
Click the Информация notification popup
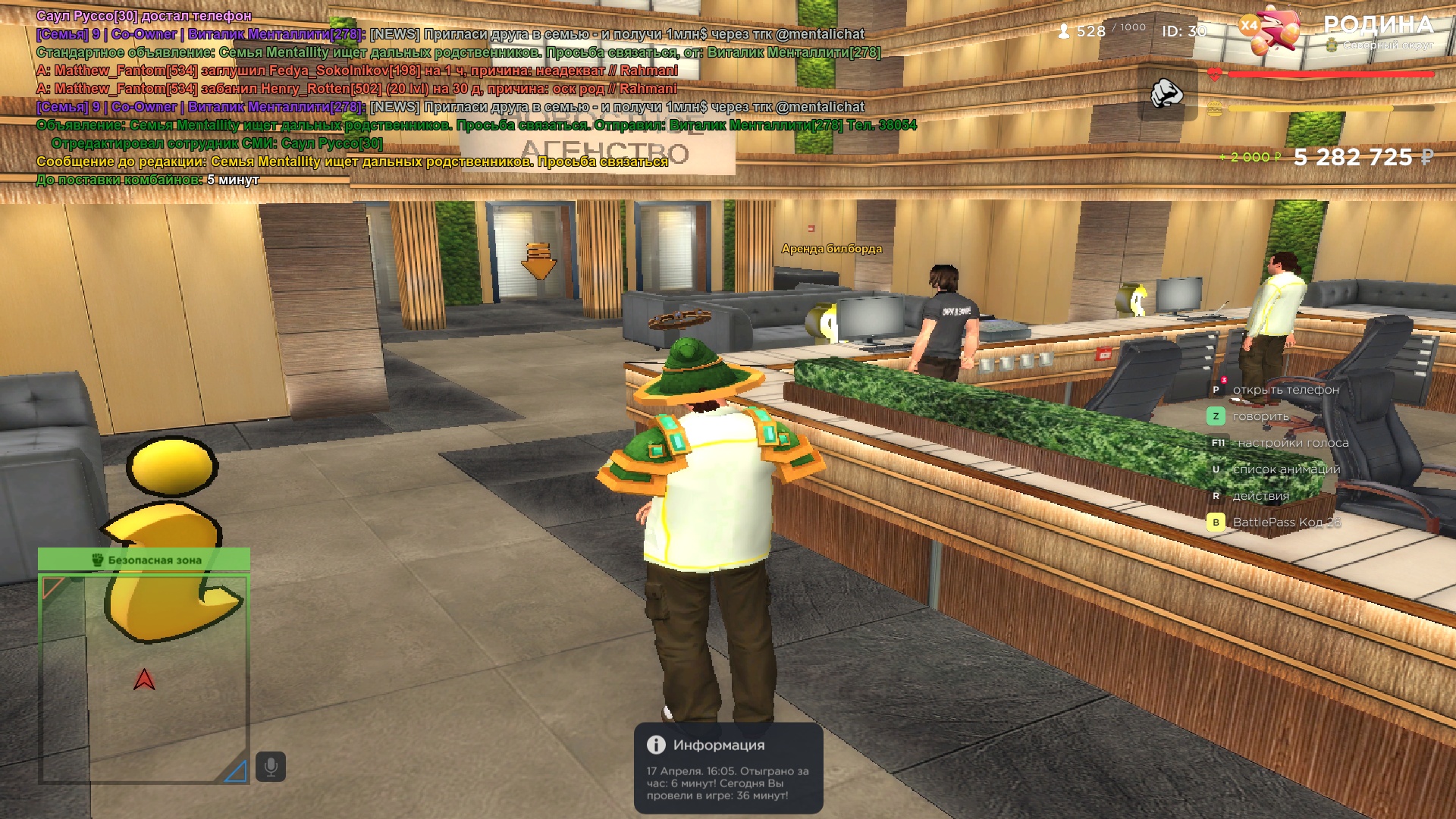pos(728,768)
